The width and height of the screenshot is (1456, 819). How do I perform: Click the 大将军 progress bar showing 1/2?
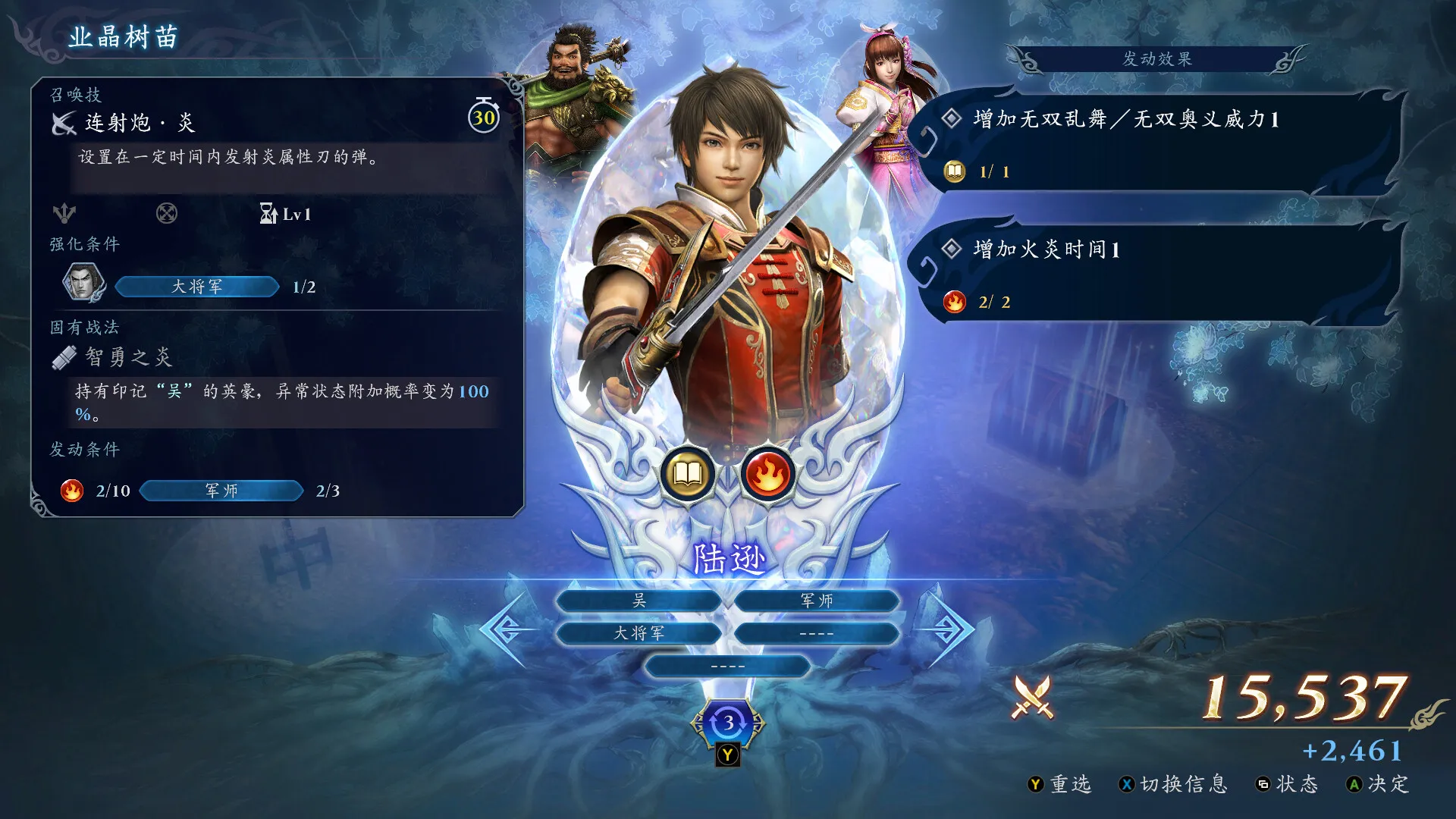click(x=196, y=287)
